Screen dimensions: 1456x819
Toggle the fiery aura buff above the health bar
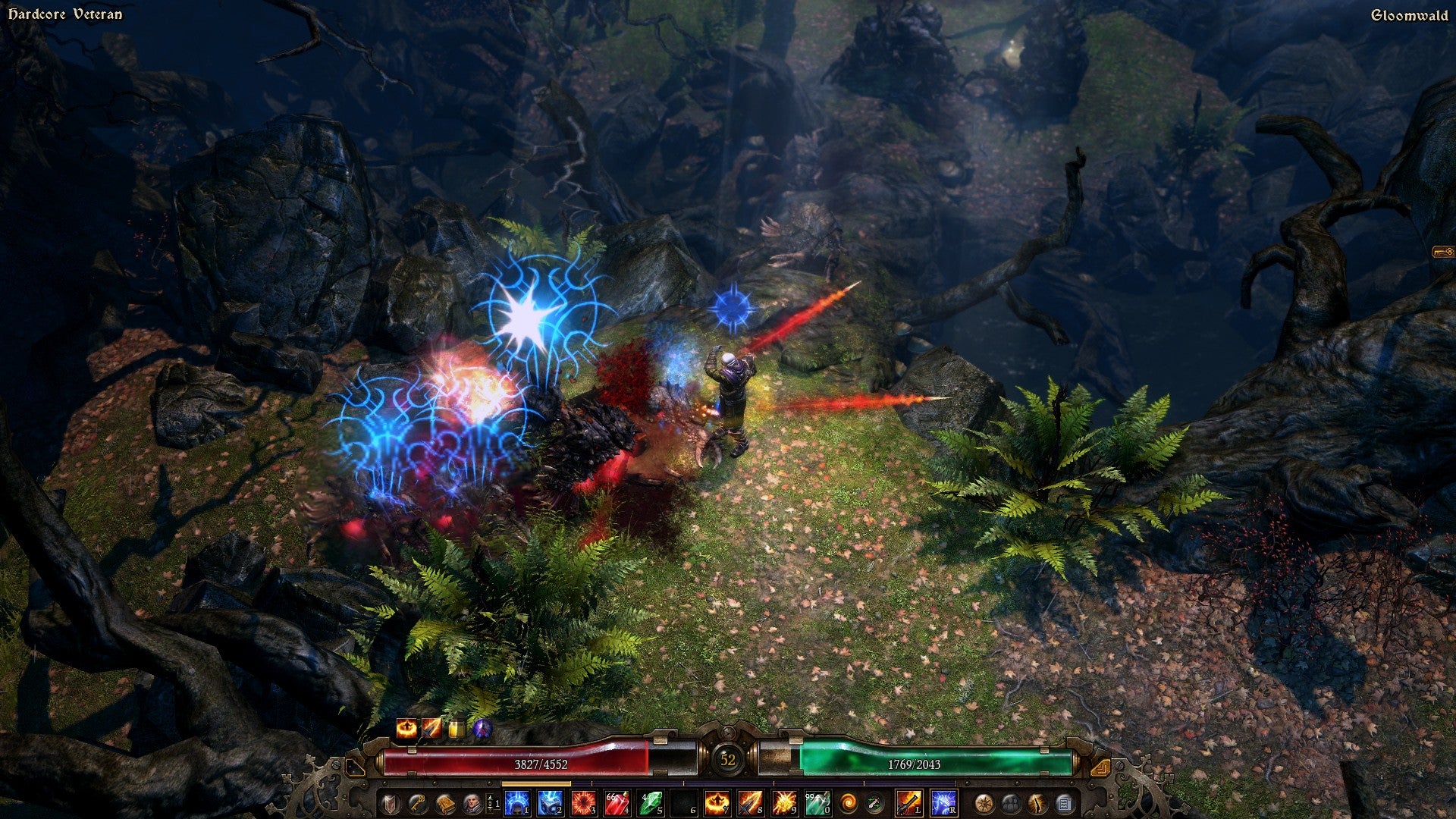pyautogui.click(x=407, y=730)
